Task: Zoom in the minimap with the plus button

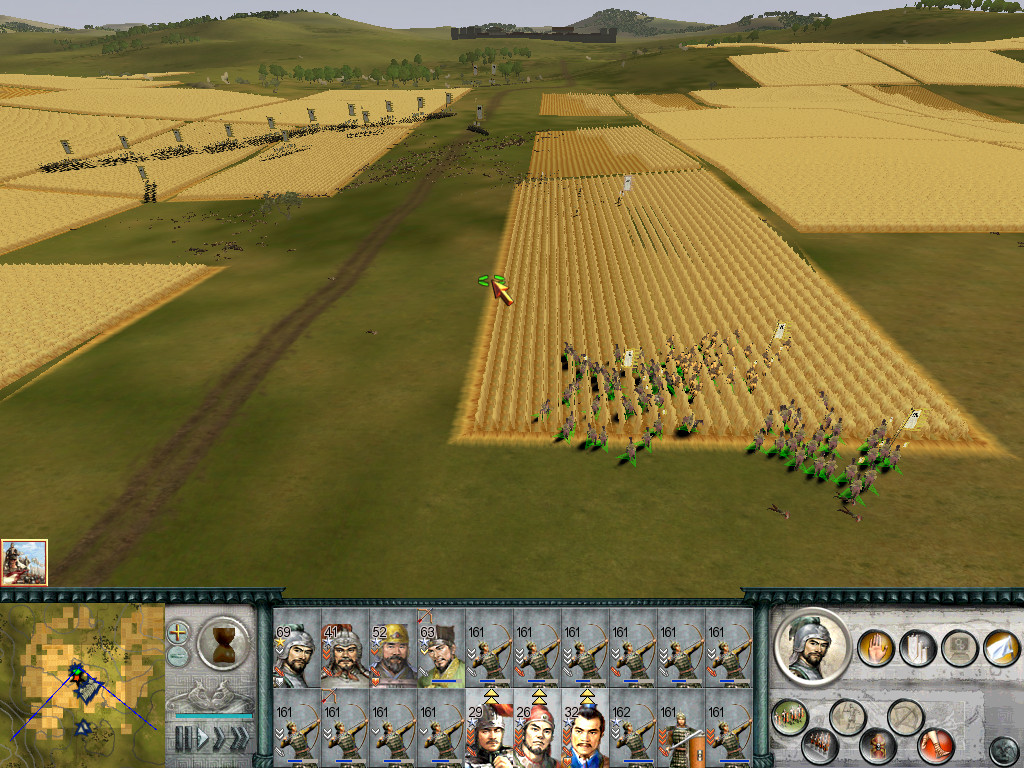Action: tap(178, 633)
